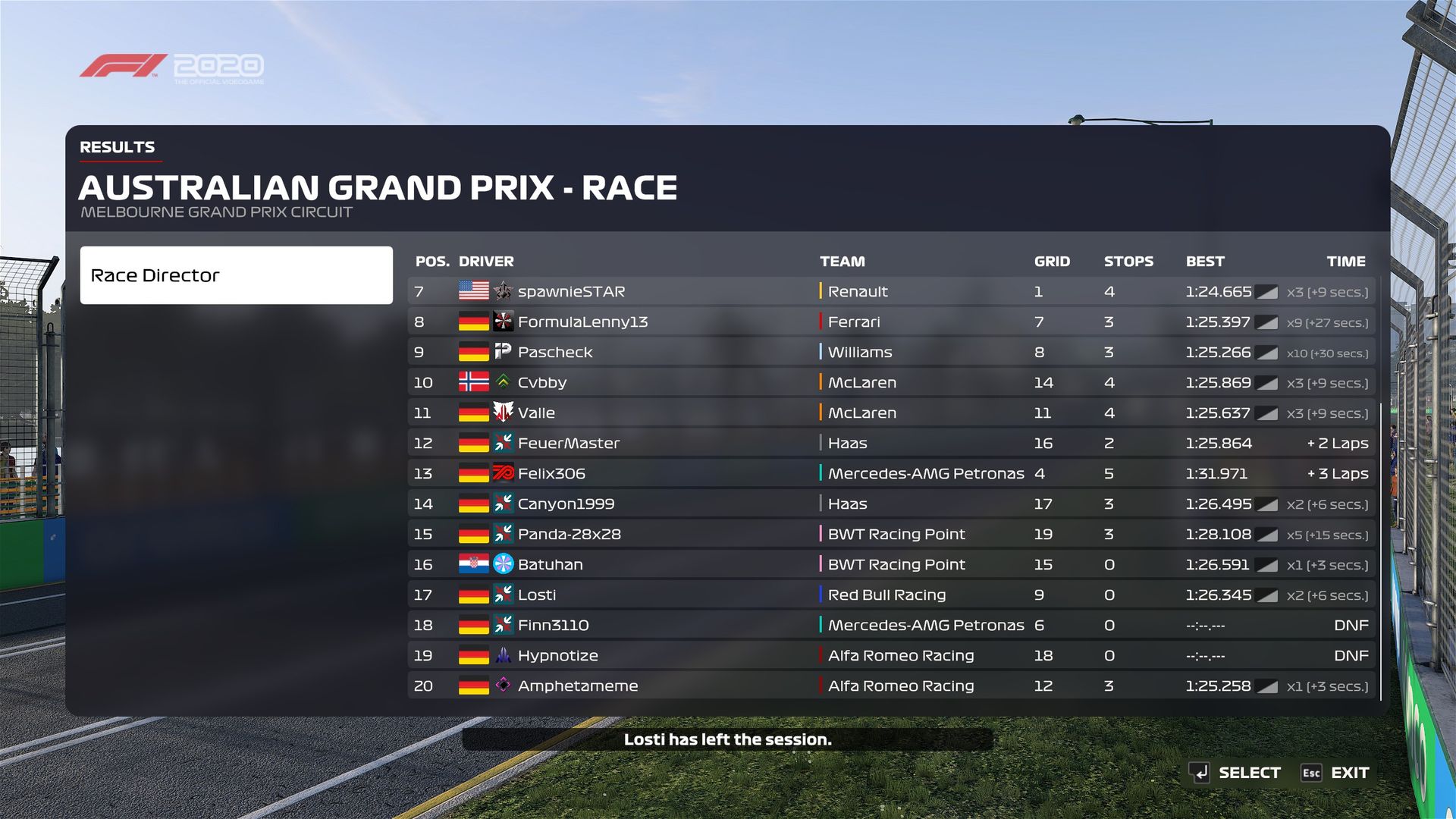Pick Hypnotize's result row
The width and height of the screenshot is (1456, 819).
click(x=890, y=656)
